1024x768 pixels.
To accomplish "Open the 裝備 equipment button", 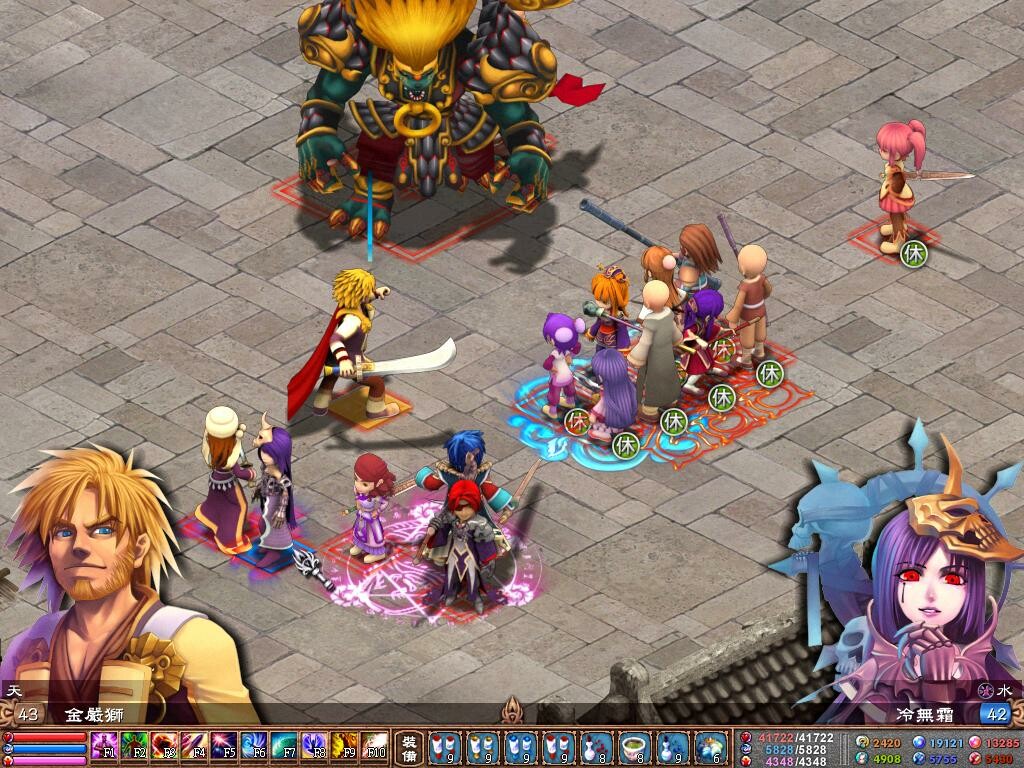I will 409,746.
